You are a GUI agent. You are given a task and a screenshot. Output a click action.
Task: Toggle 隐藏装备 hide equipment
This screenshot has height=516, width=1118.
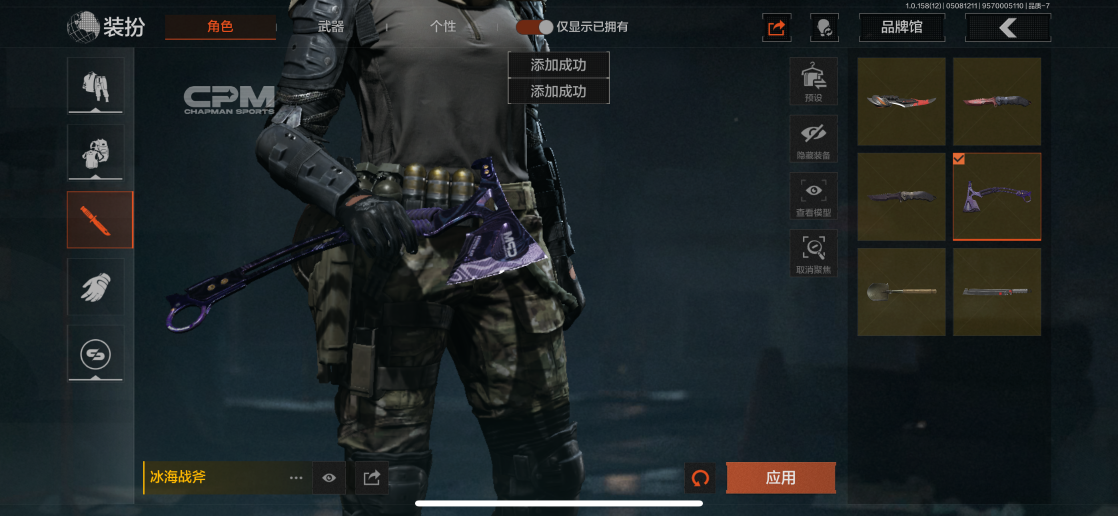point(813,139)
